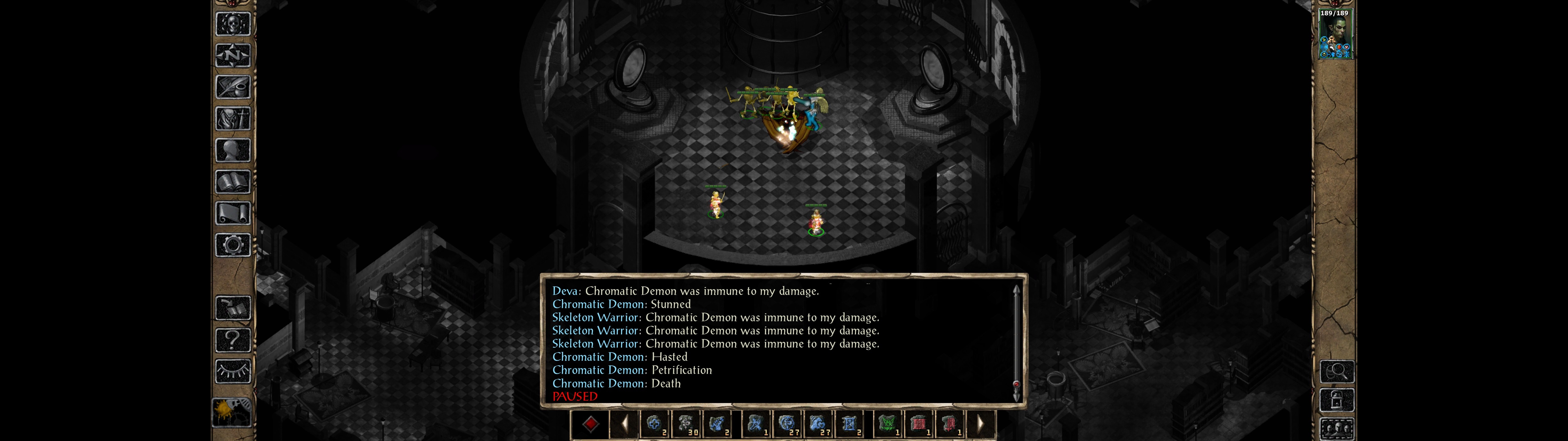Click the red diamond stop button
Viewport: 1568px width, 441px height.
click(590, 424)
